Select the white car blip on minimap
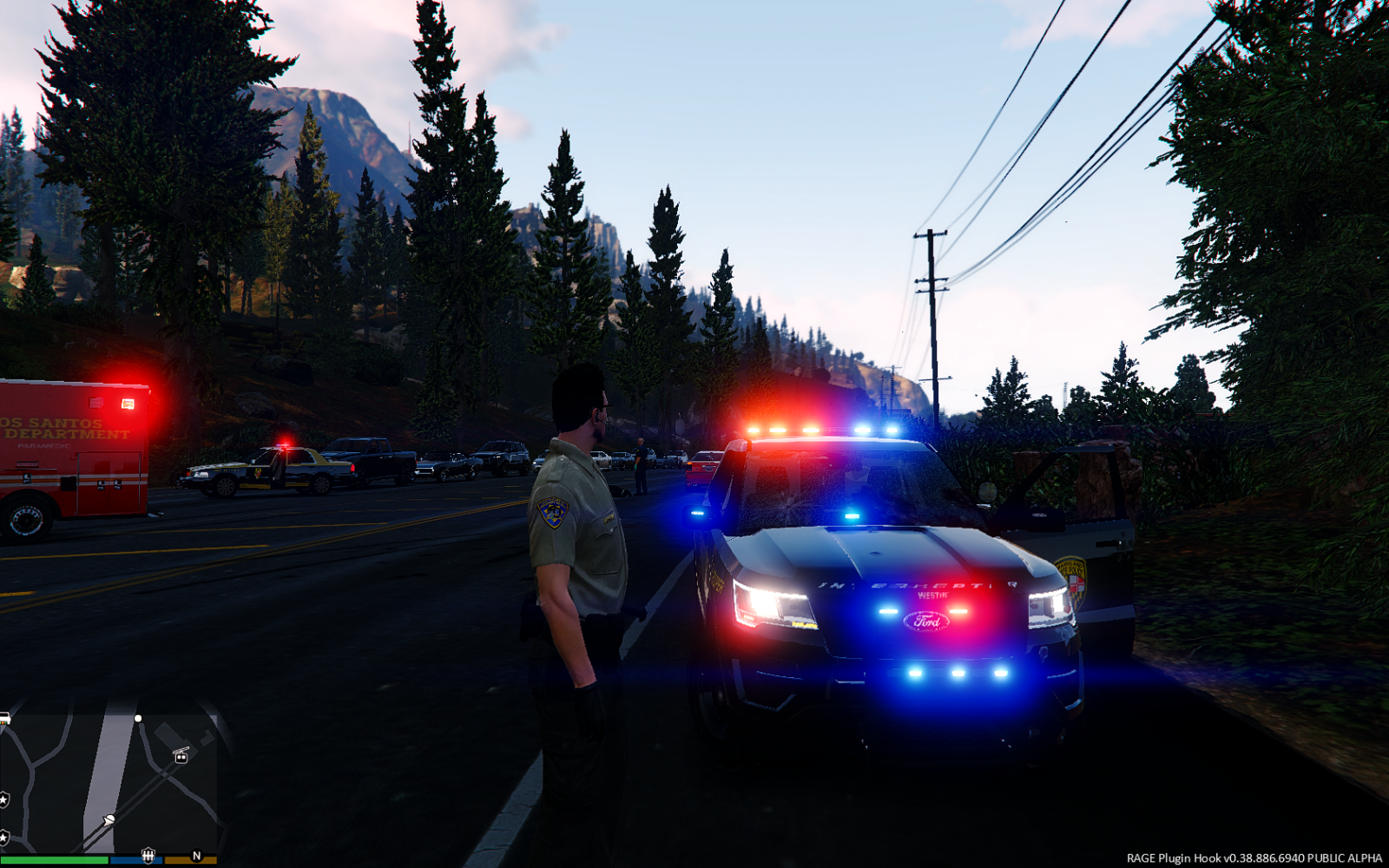This screenshot has height=868, width=1389. pos(3,719)
